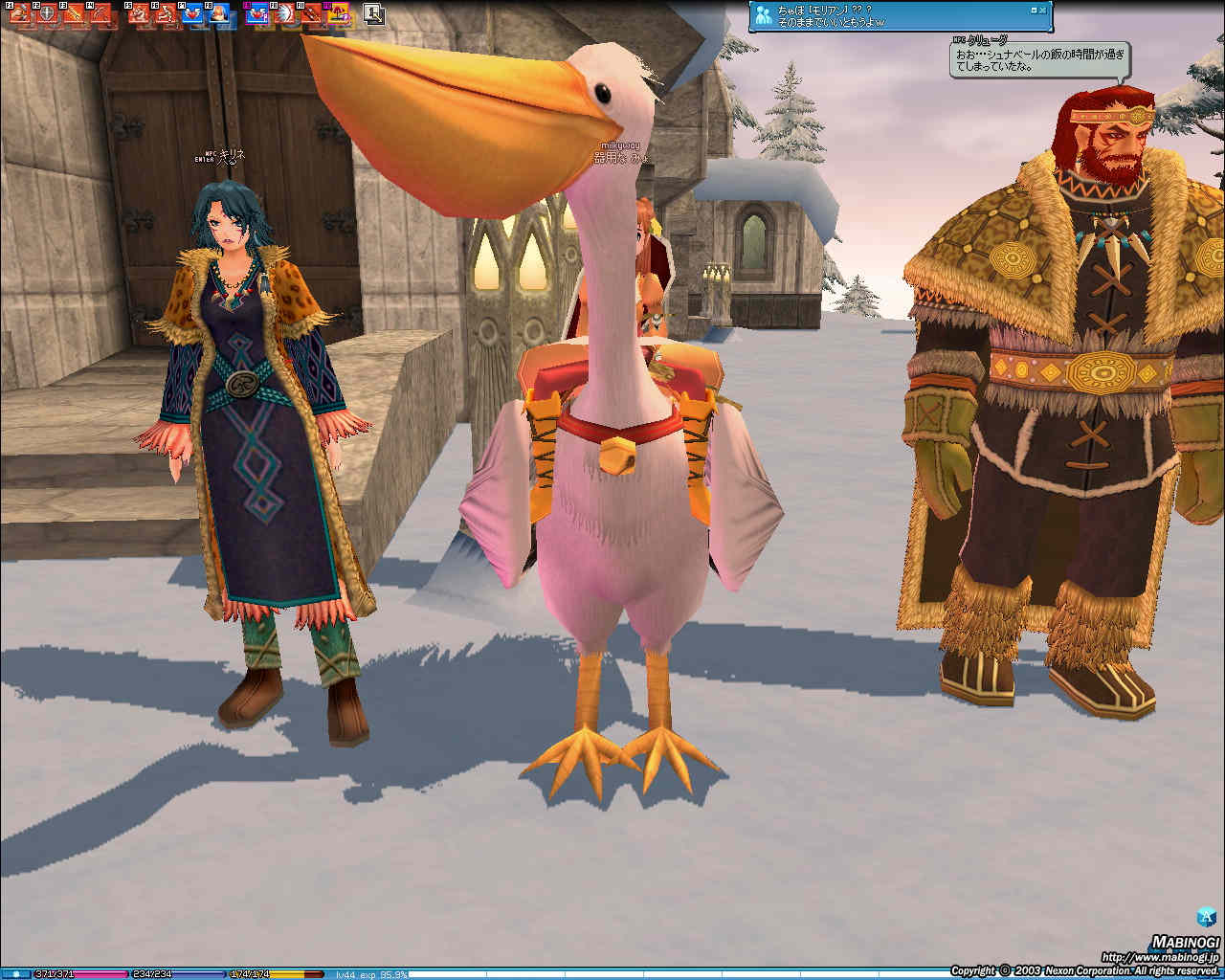Select the F12 yellow umbrella slot
The width and height of the screenshot is (1225, 980).
(338, 14)
